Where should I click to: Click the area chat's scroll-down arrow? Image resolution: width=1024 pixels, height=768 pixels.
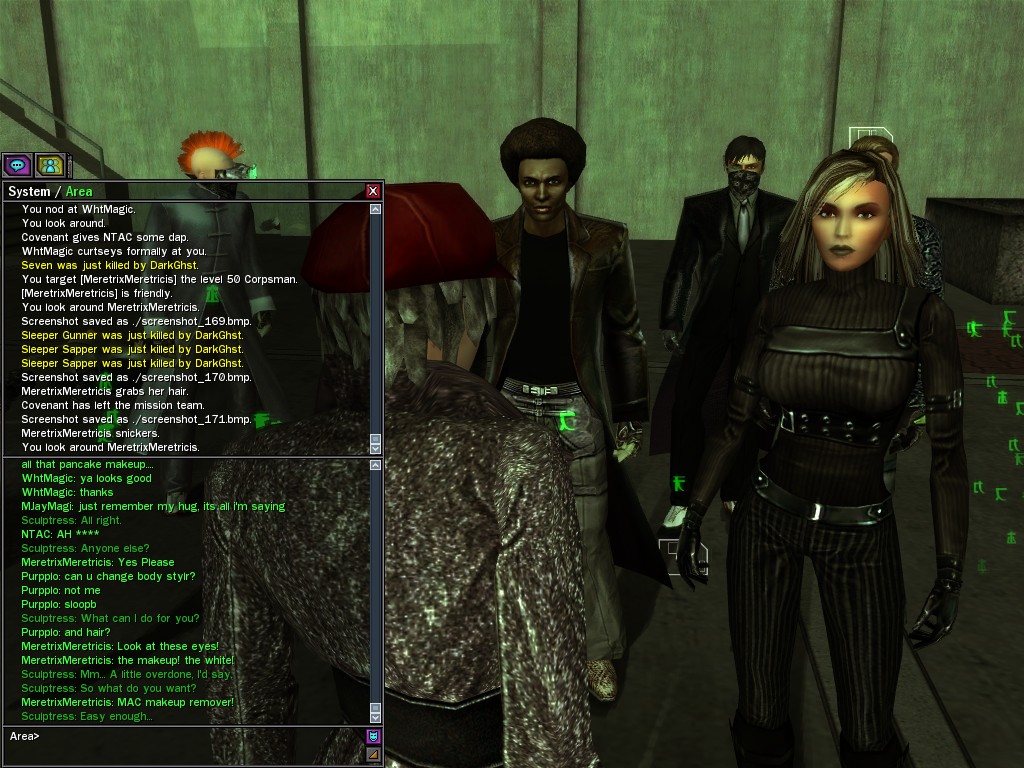(x=376, y=717)
